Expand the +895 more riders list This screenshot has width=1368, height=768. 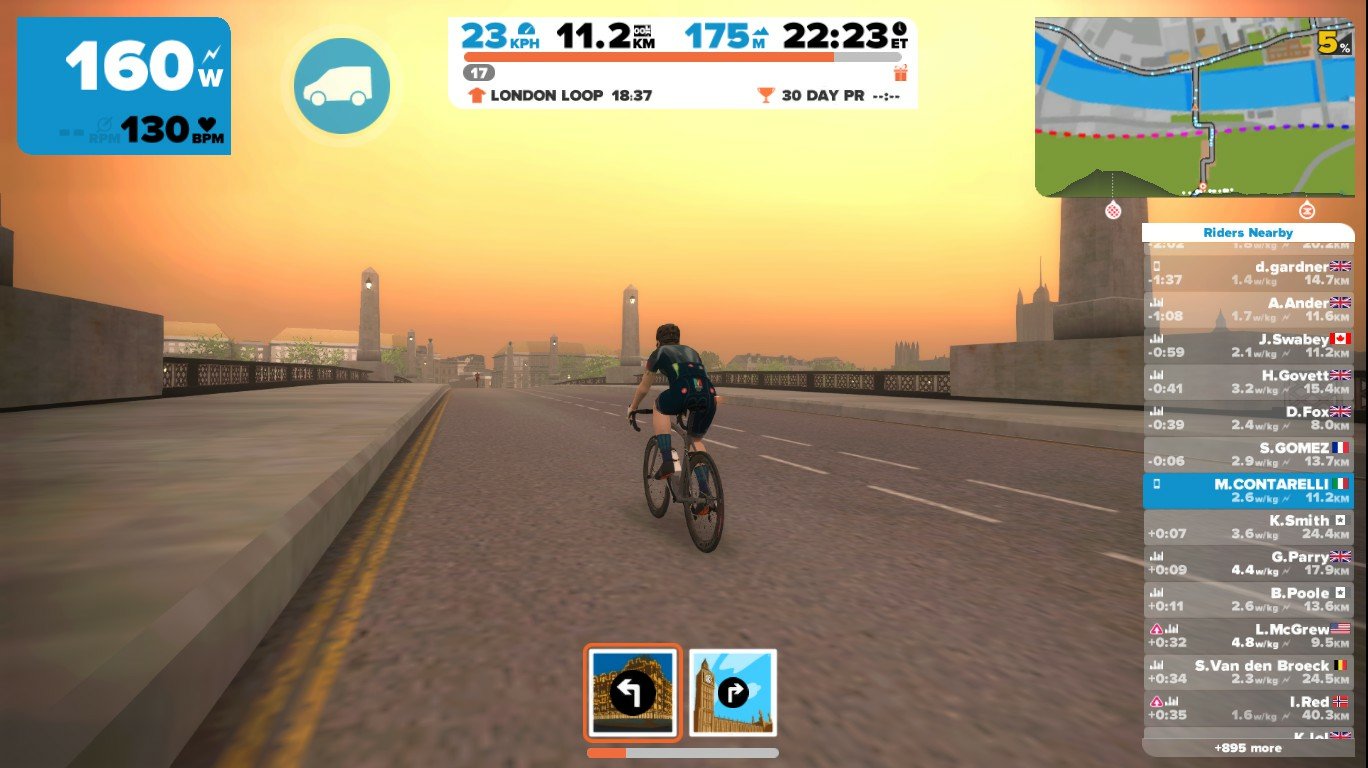[x=1247, y=748]
